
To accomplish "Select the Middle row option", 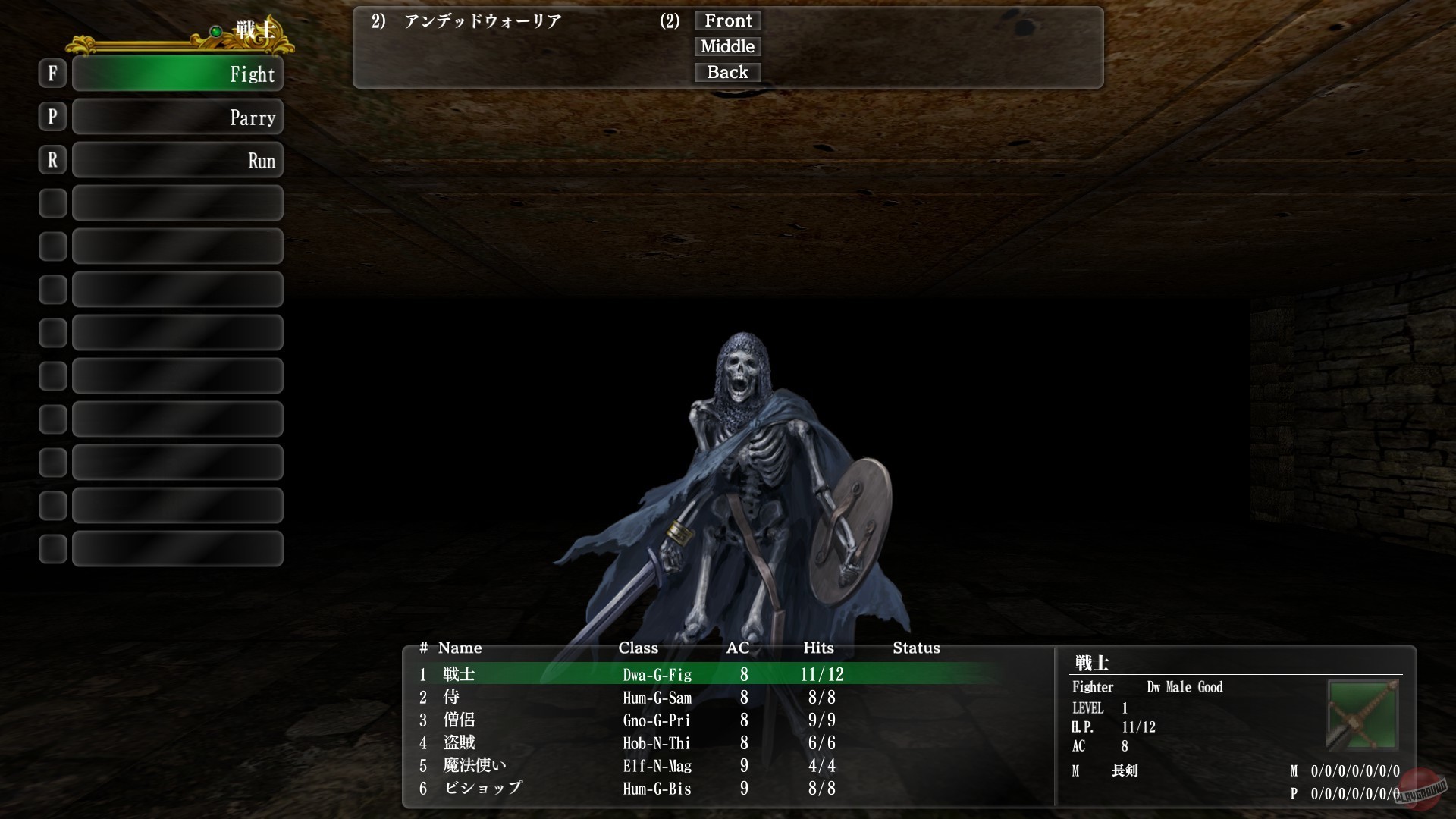I will pos(726,46).
